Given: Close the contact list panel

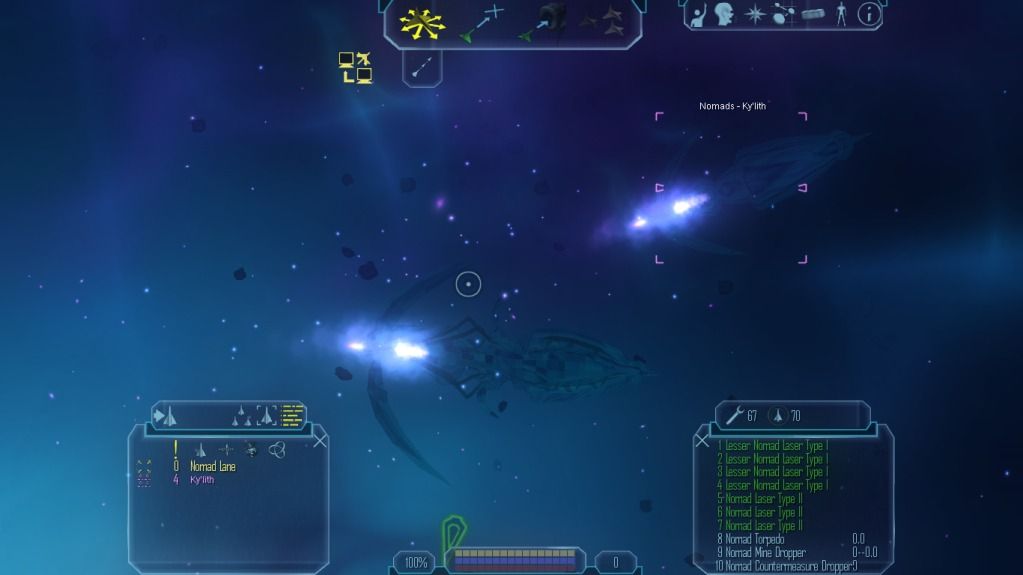Looking at the screenshot, I should pos(320,440).
